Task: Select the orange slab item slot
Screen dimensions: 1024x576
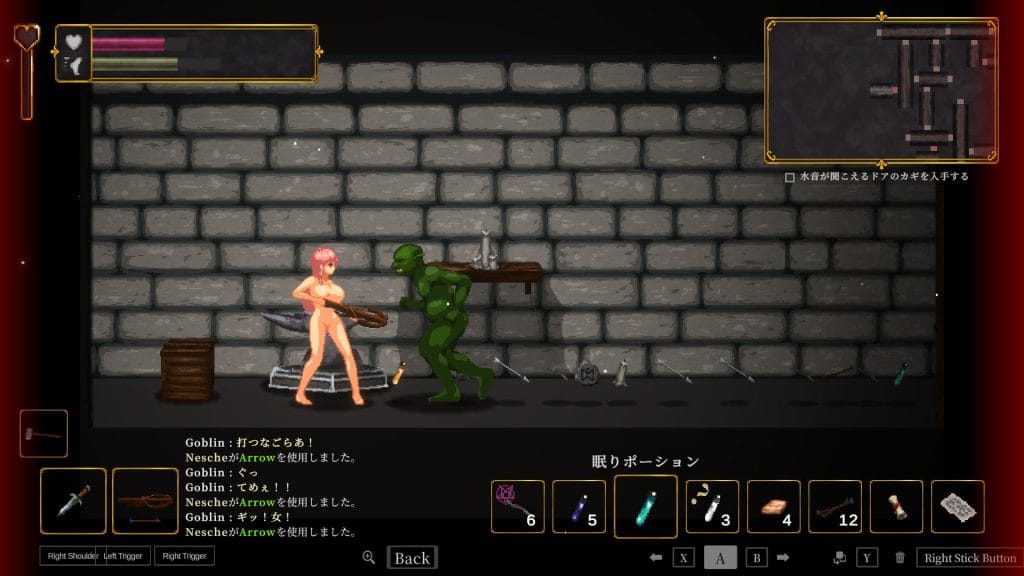Action: point(773,507)
